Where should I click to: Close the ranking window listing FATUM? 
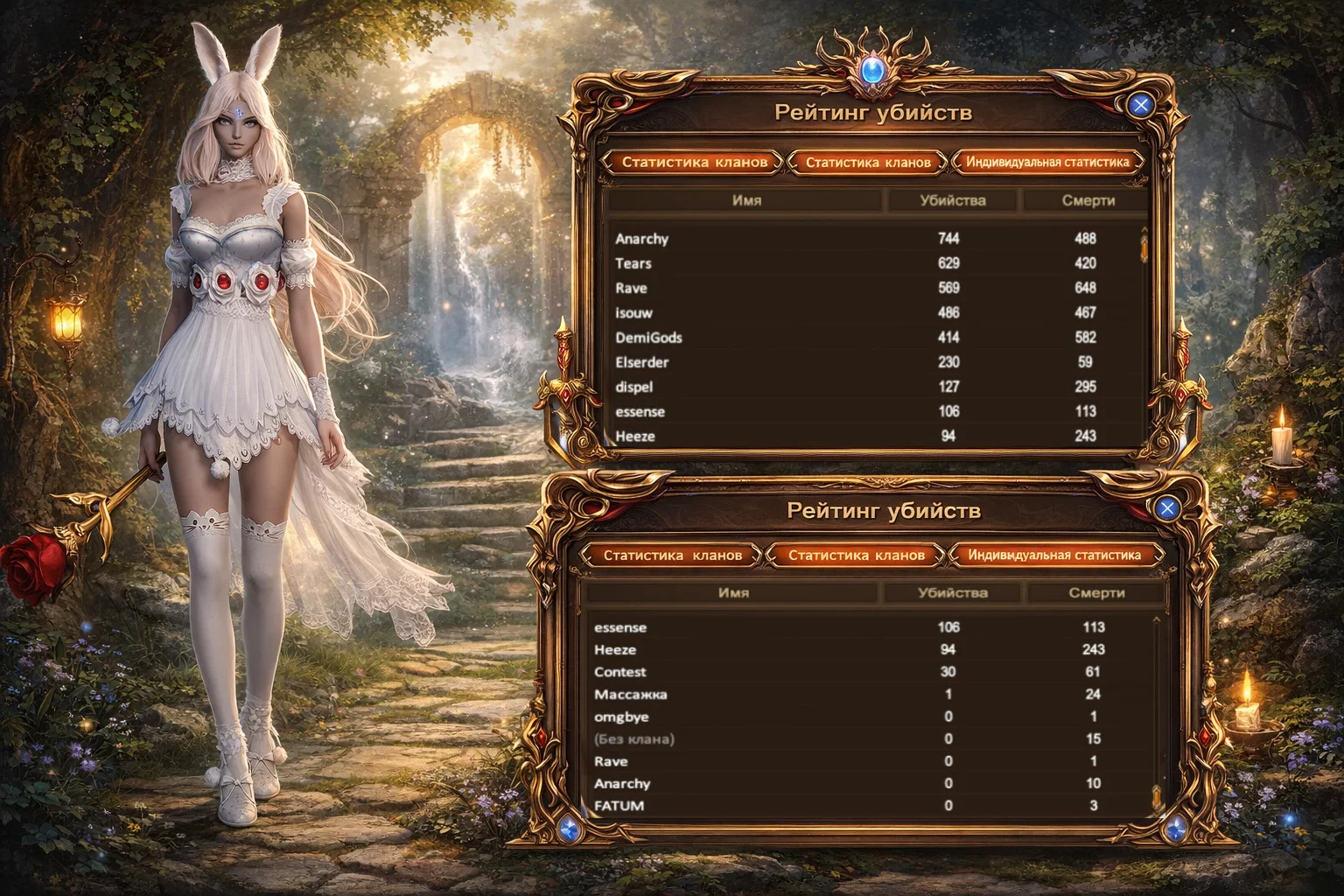click(x=1166, y=507)
